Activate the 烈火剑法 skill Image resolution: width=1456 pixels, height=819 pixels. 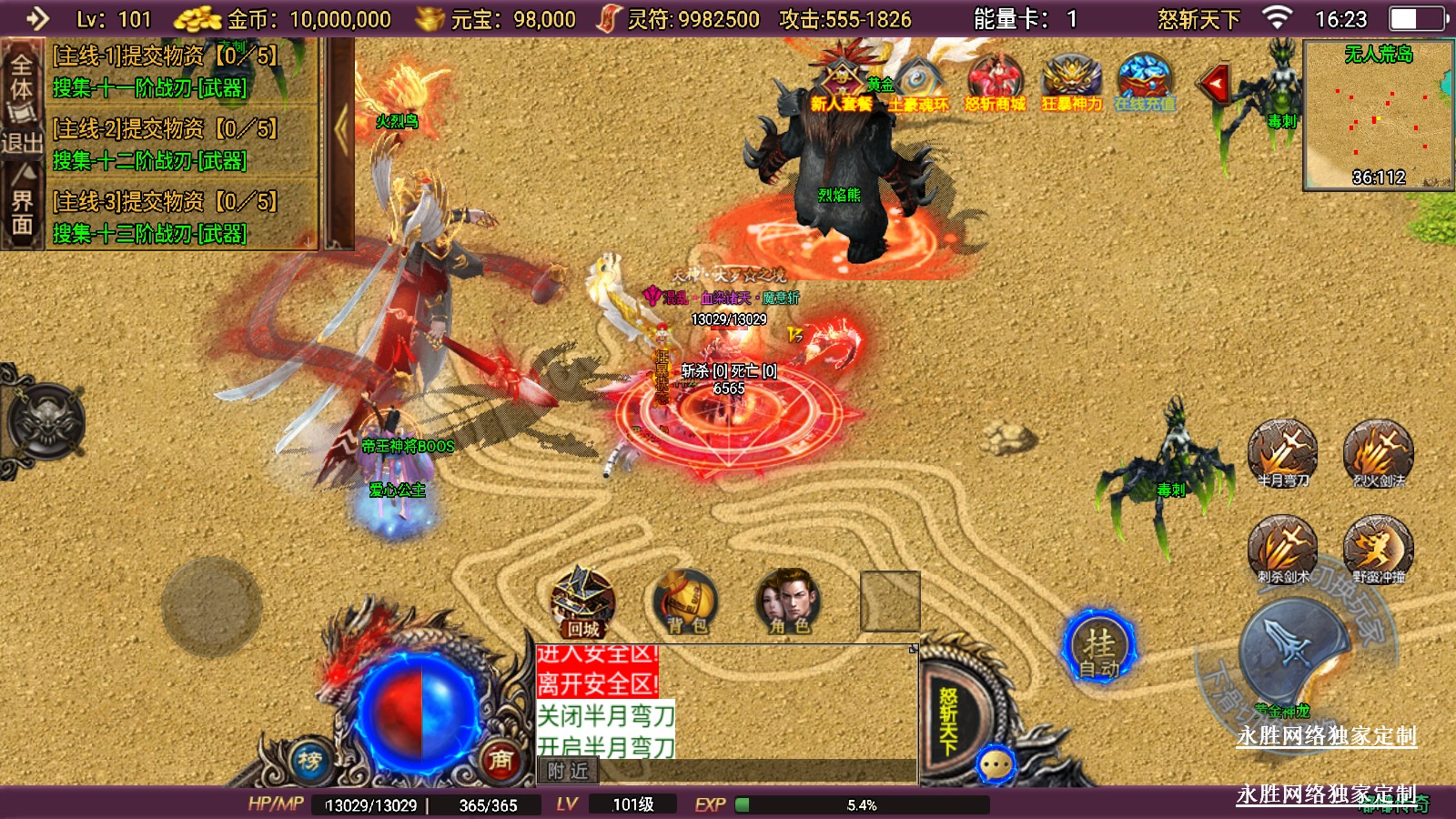[1379, 452]
